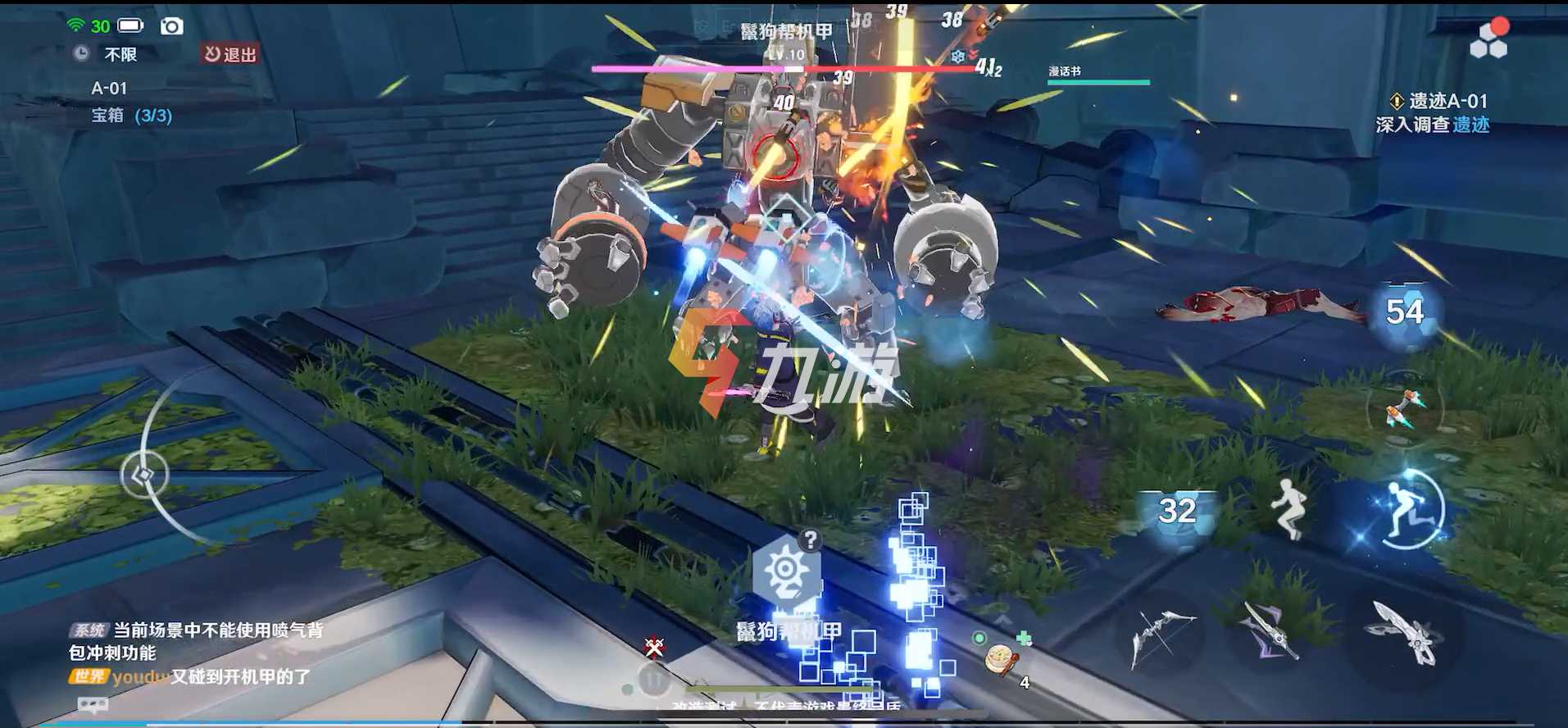Open the chat bubble icon
The height and width of the screenshot is (728, 1568).
[93, 704]
